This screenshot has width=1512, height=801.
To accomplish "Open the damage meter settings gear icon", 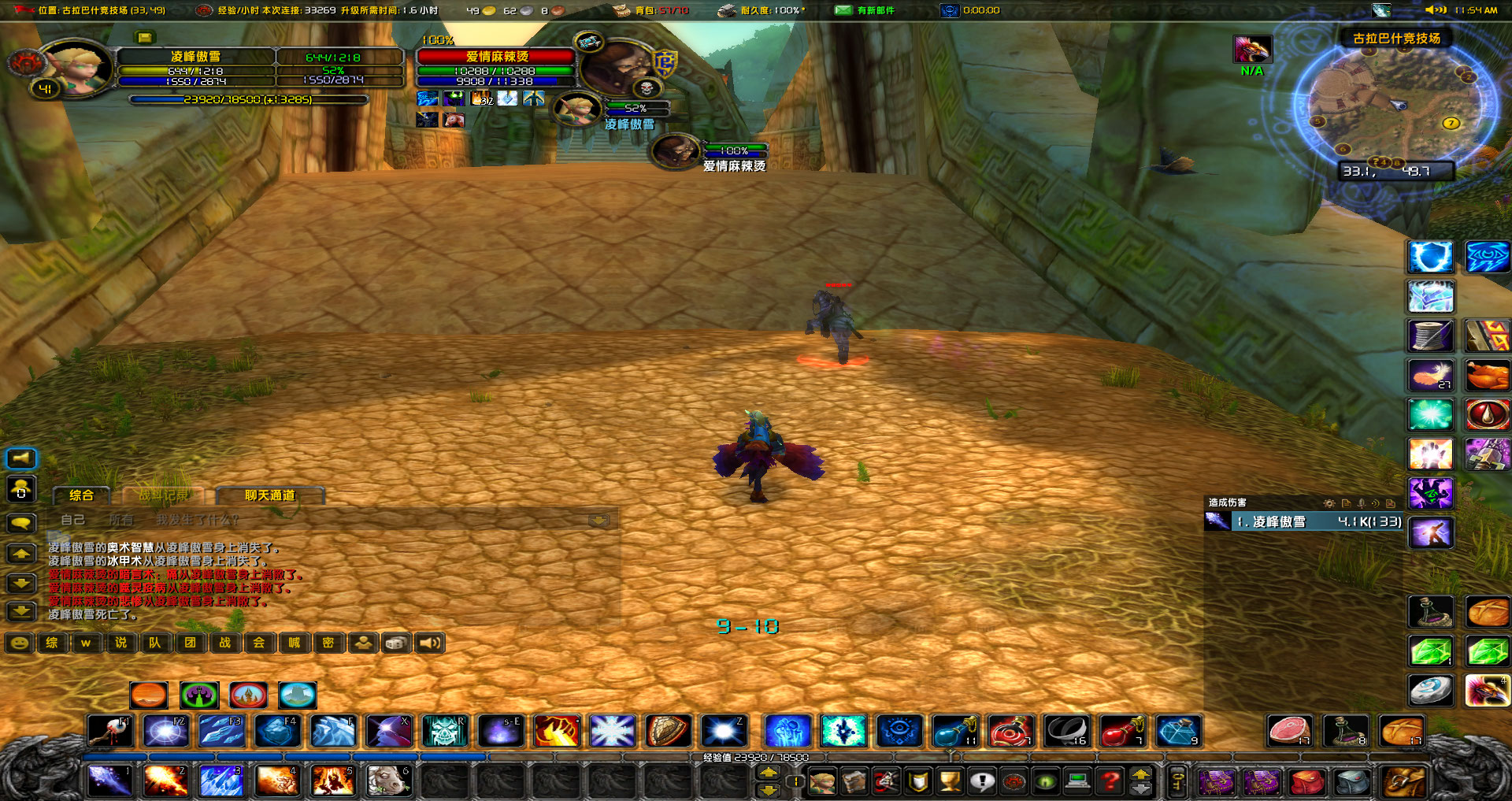I will pos(1329,503).
